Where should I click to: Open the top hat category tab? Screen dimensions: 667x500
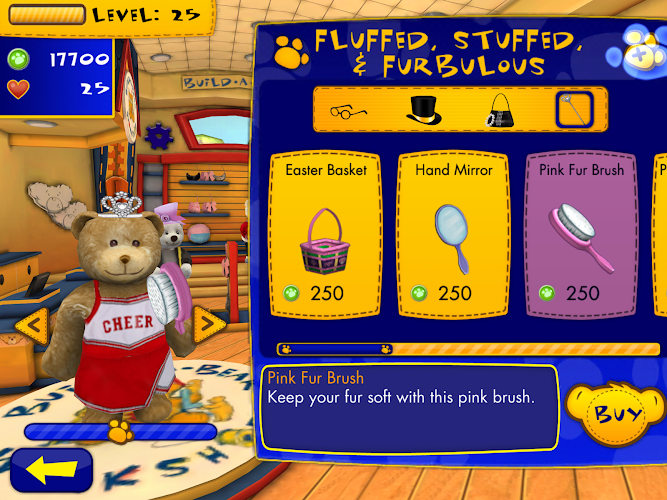[x=424, y=109]
